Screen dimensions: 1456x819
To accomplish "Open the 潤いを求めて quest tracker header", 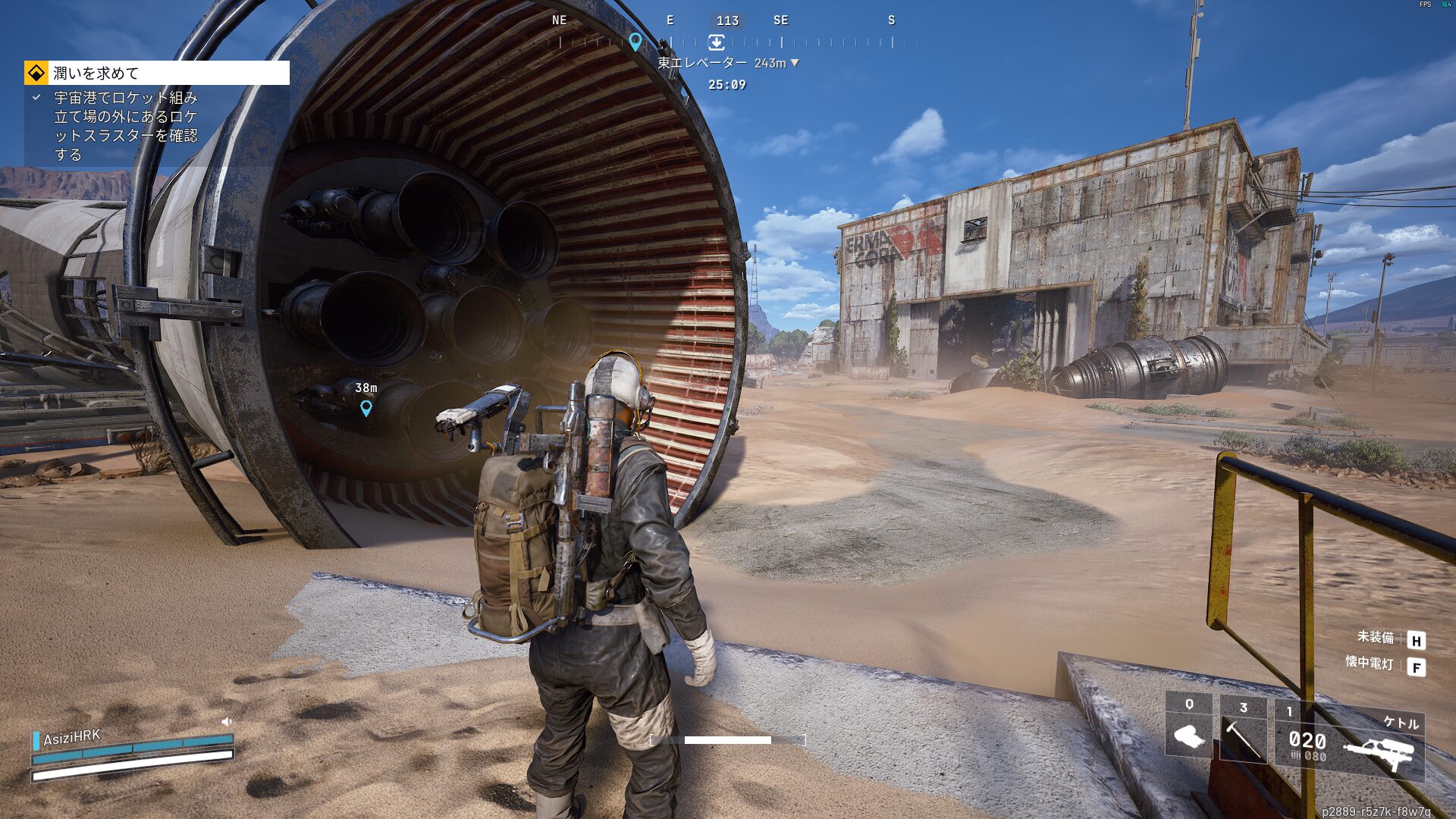I will pos(157,73).
